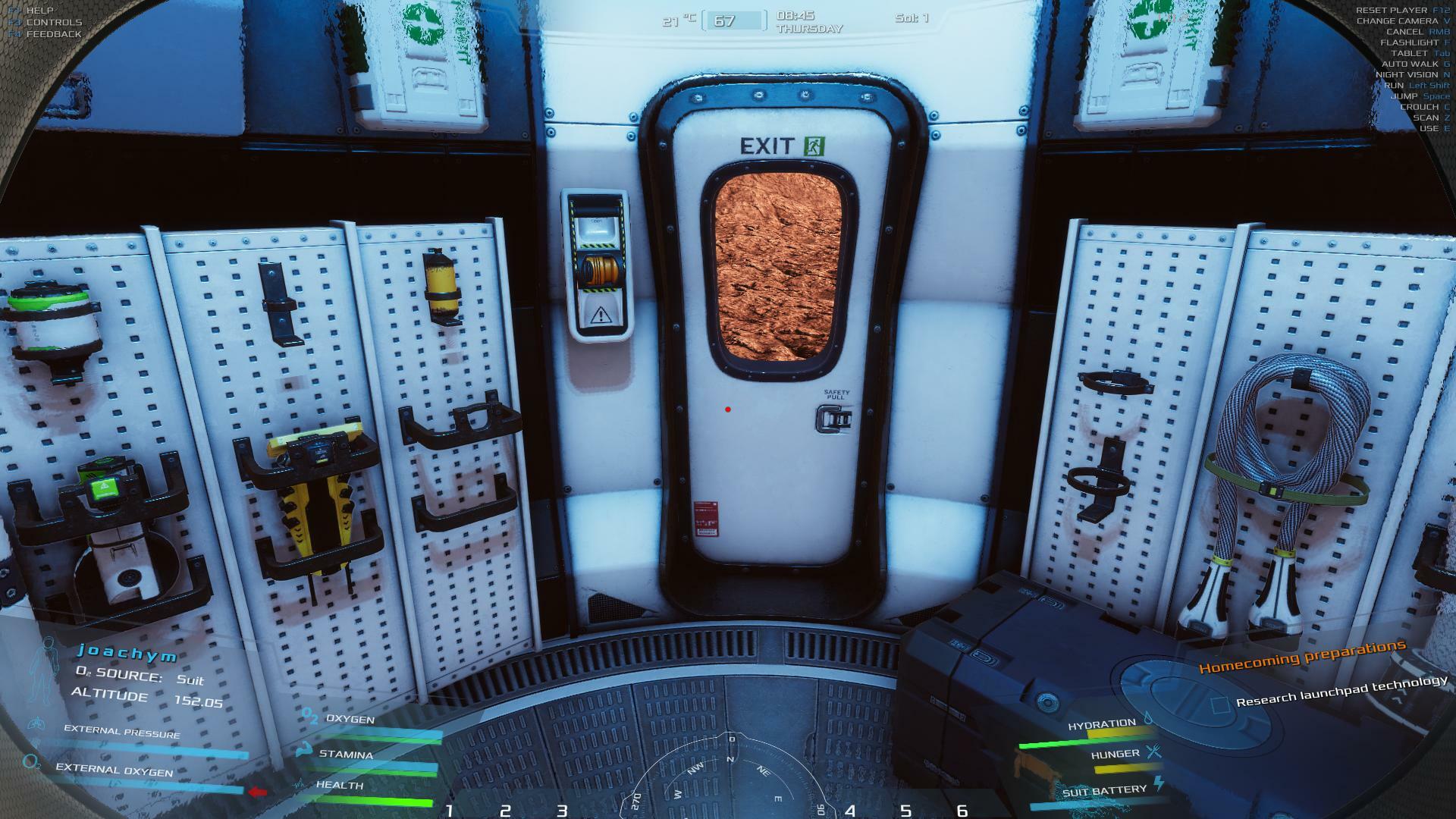
Task: Choose hotbar slot number 6
Action: click(962, 811)
